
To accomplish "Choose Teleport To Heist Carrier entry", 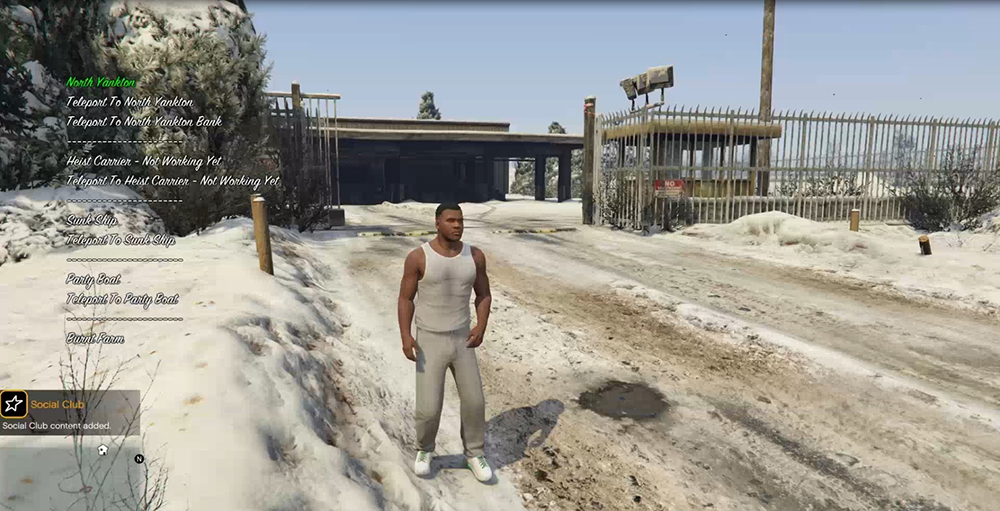I will [173, 181].
